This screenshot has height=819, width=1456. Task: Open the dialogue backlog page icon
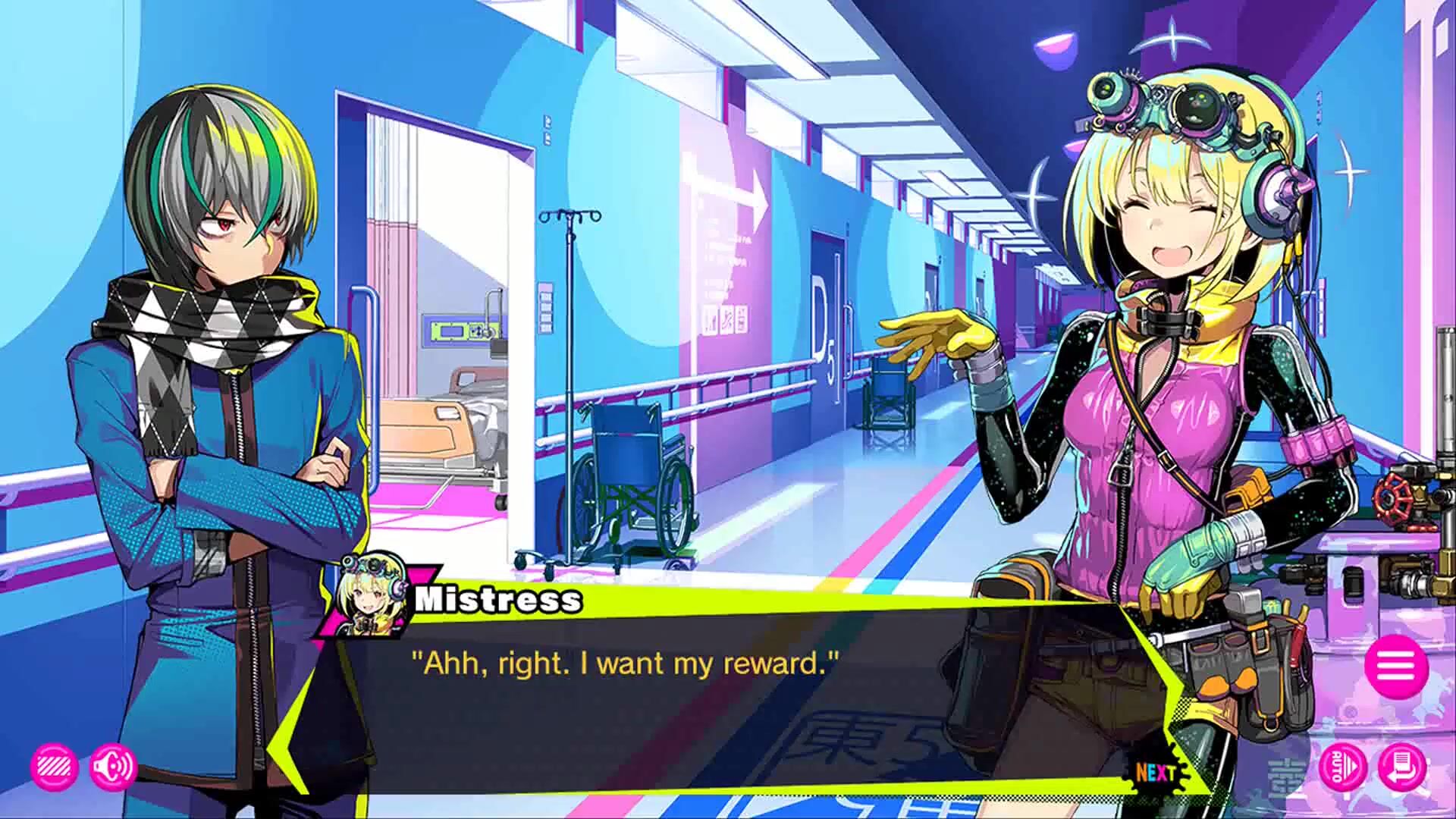(x=1402, y=767)
